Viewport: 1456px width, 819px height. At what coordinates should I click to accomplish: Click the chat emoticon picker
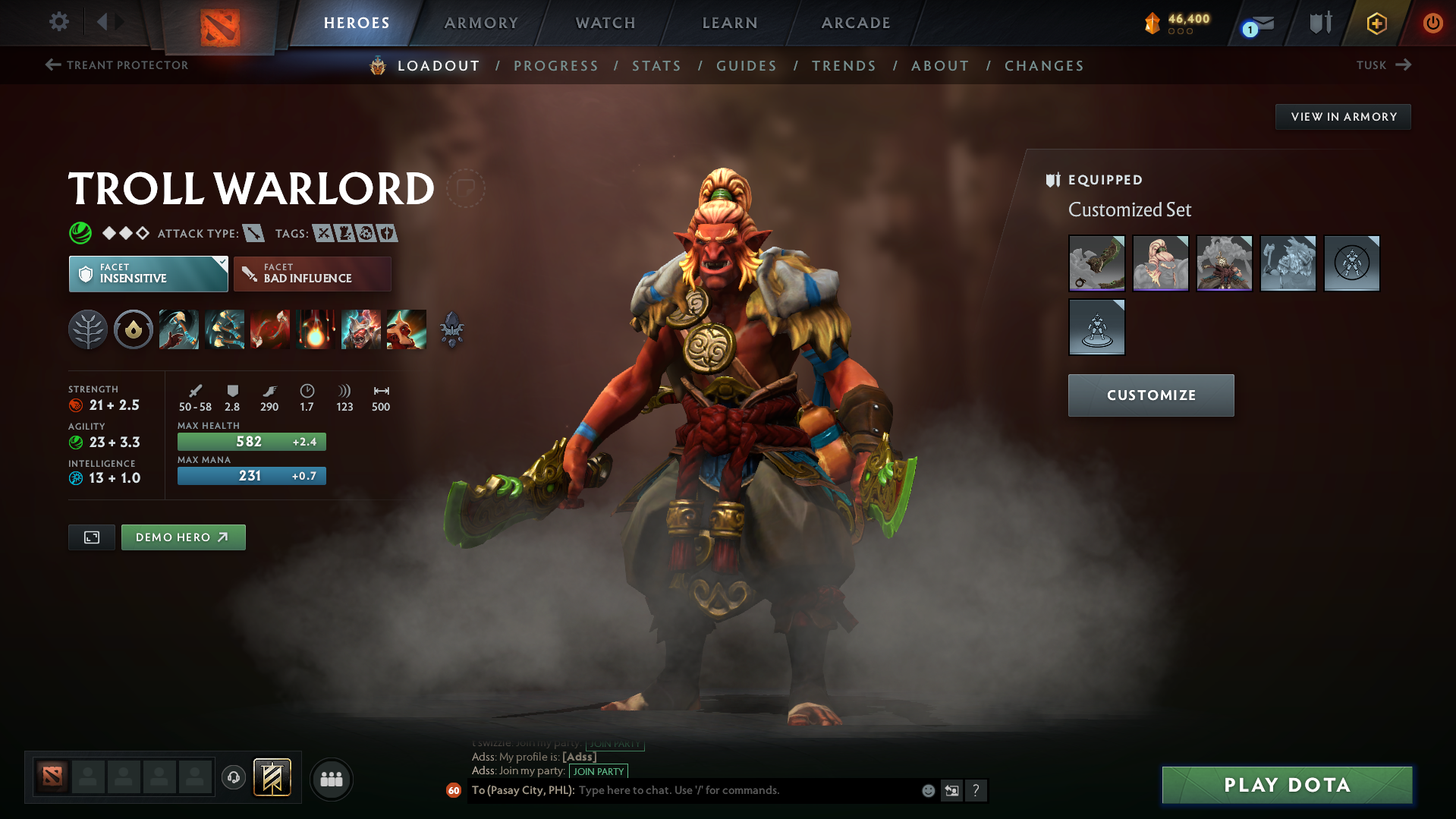(x=927, y=790)
